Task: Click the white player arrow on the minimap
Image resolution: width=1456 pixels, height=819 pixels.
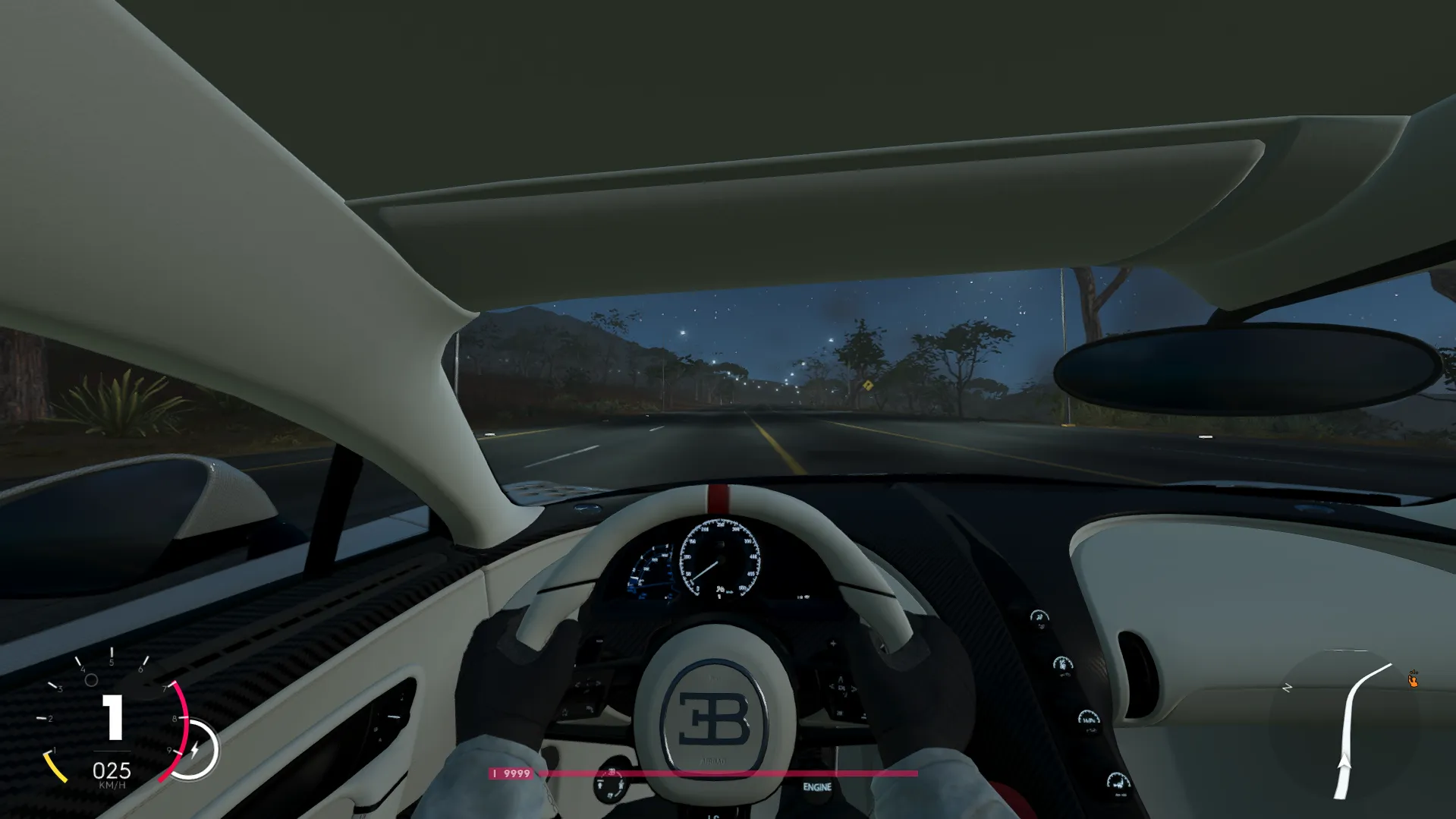Action: pos(1344,761)
